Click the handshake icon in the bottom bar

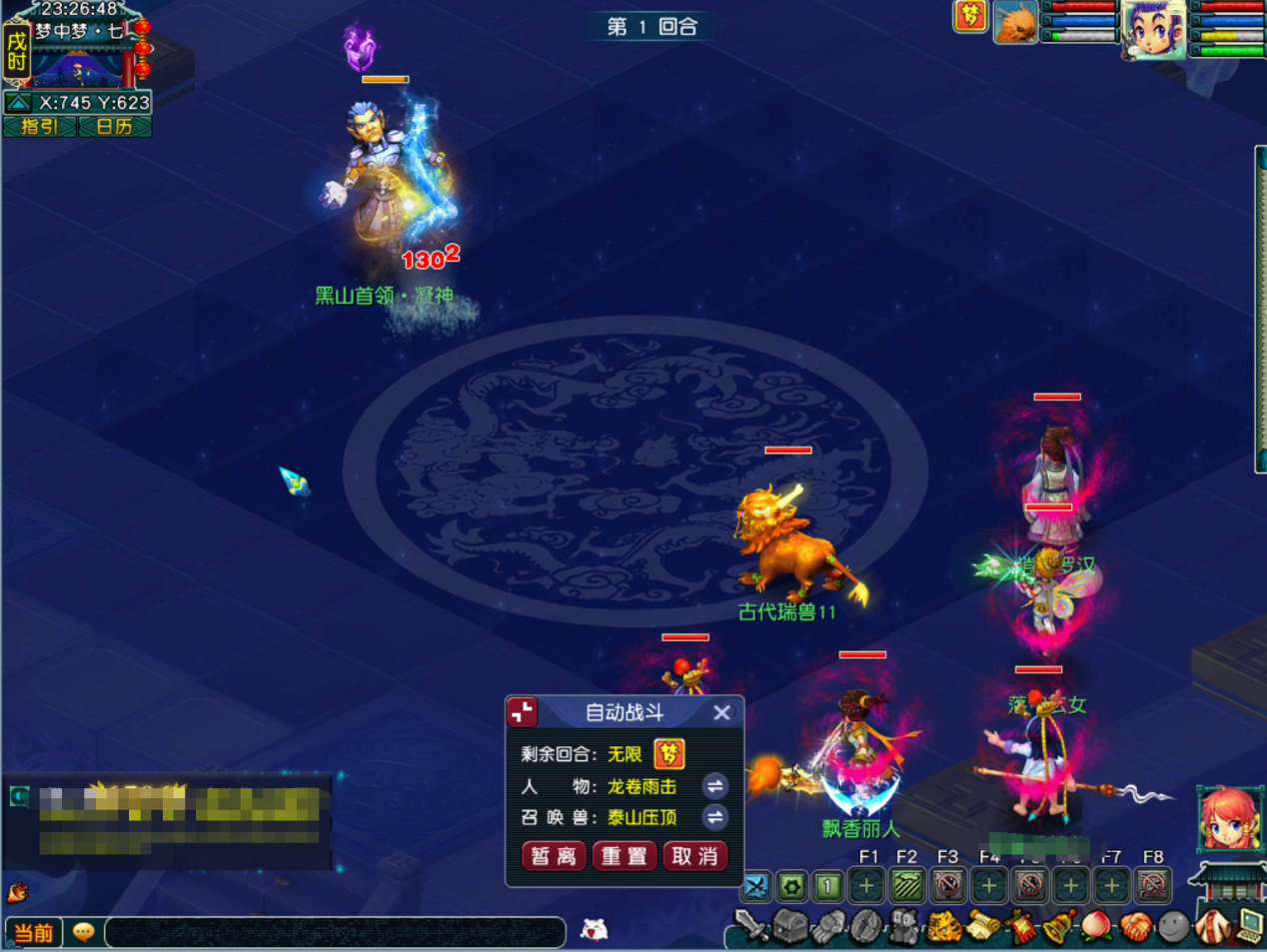point(1134,928)
